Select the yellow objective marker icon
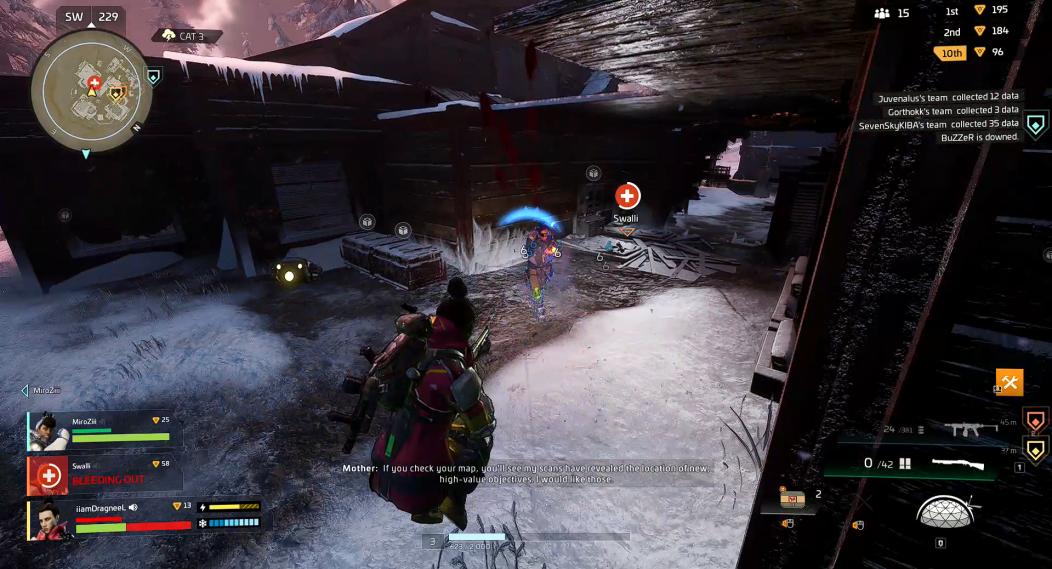The width and height of the screenshot is (1052, 569). 1035,449
